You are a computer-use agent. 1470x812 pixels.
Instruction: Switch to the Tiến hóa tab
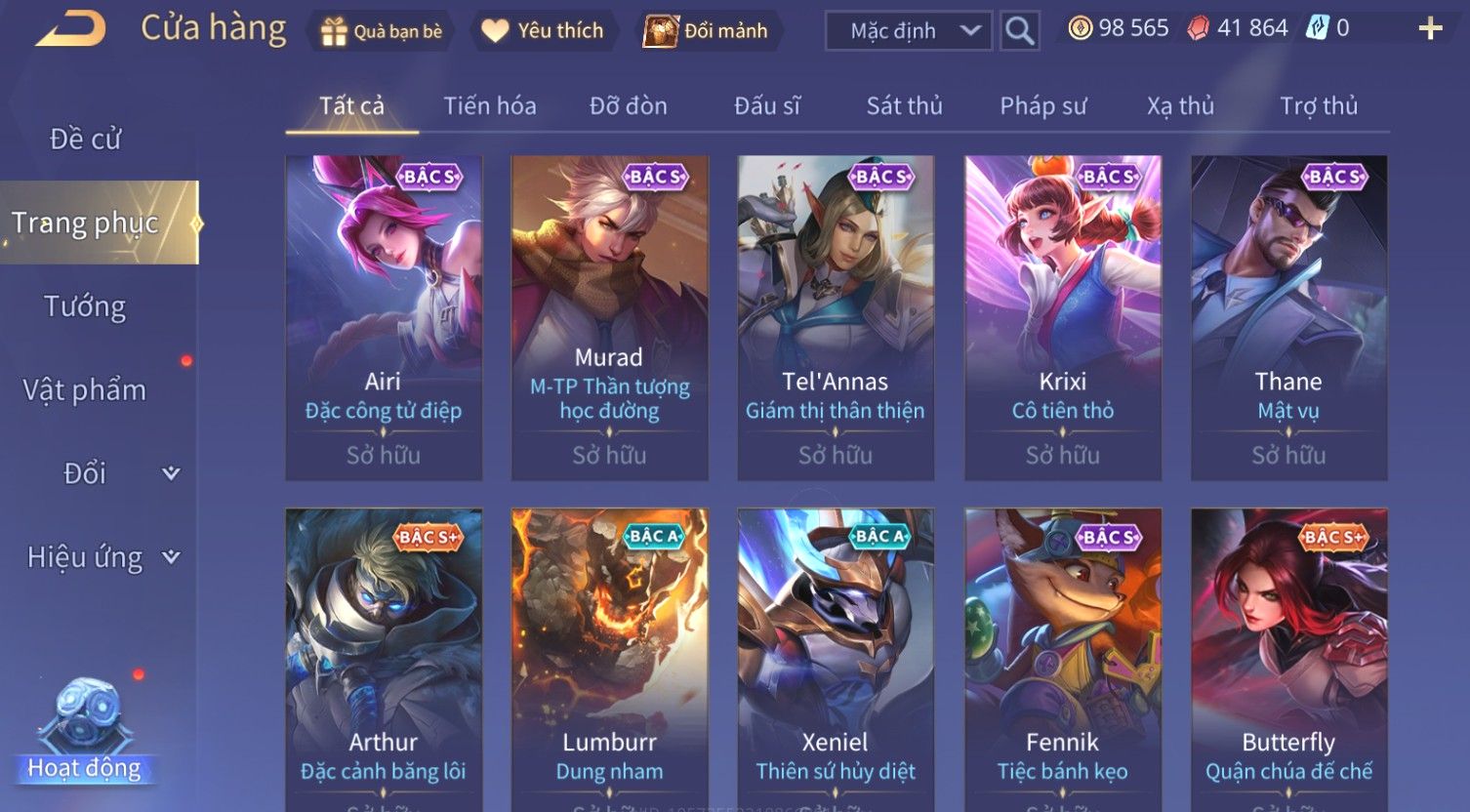[489, 105]
